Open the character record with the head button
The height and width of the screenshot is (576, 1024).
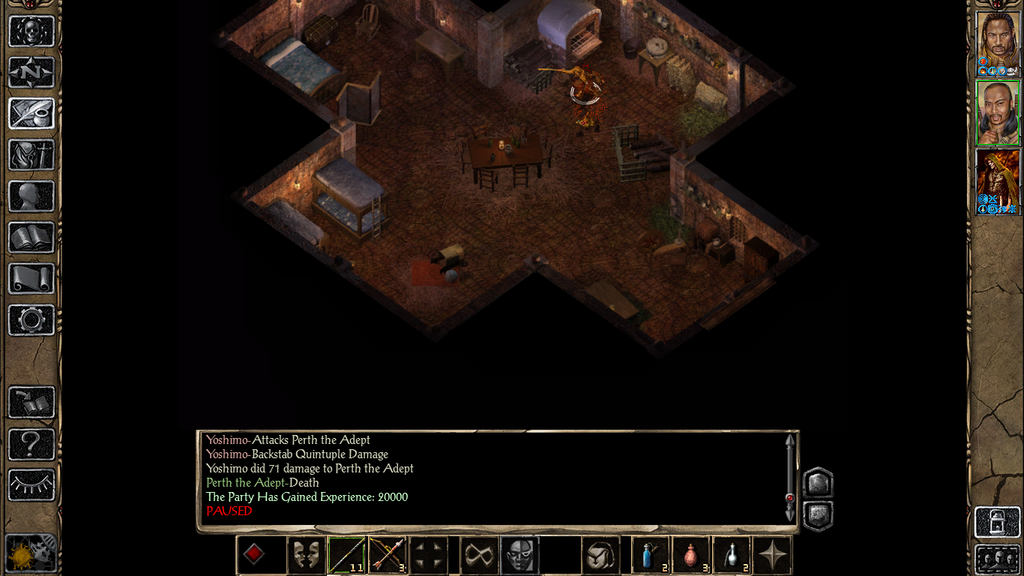tap(31, 196)
